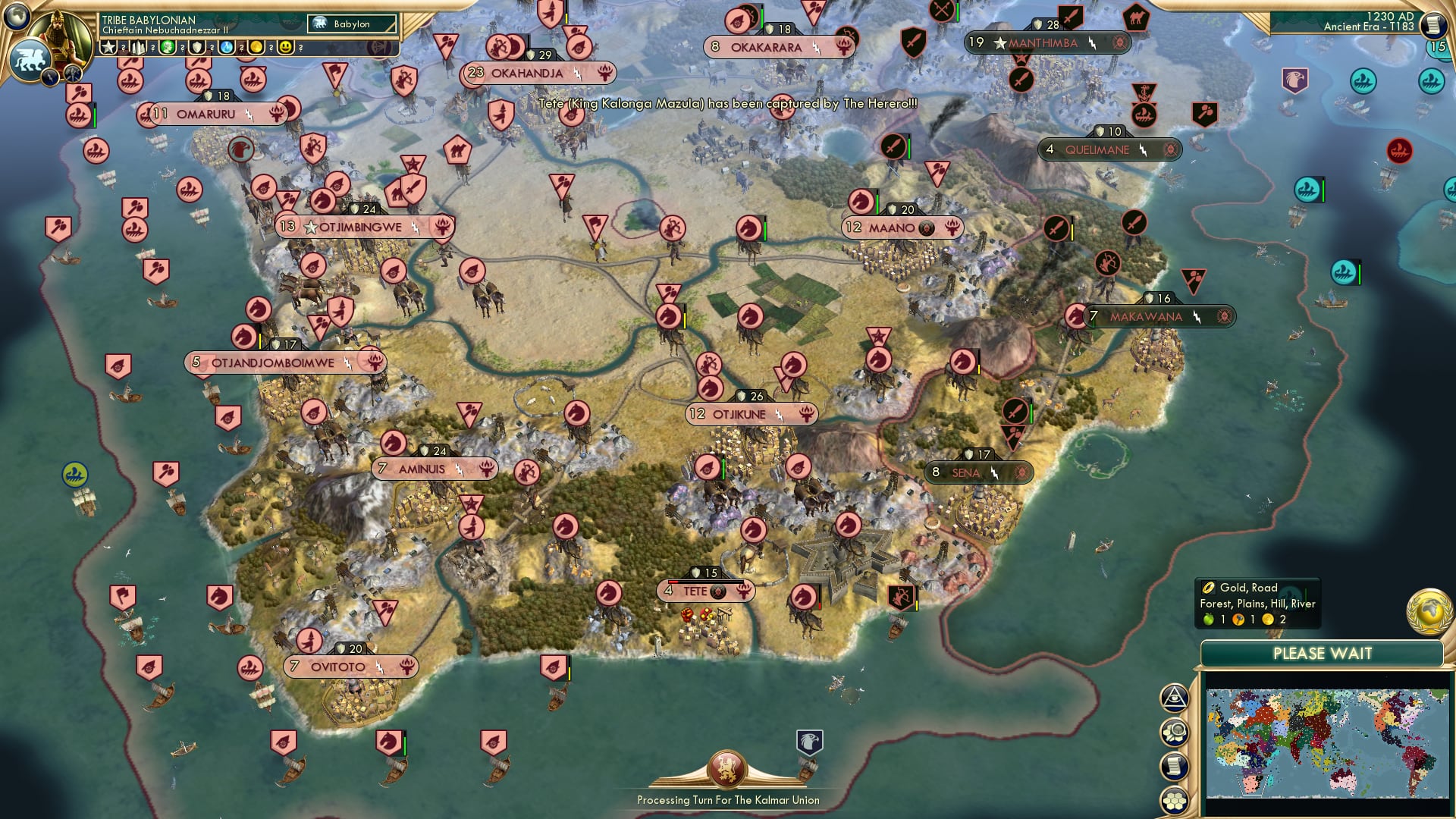The width and height of the screenshot is (1456, 819).
Task: Click the shield defense icon in the status bar
Action: (197, 47)
